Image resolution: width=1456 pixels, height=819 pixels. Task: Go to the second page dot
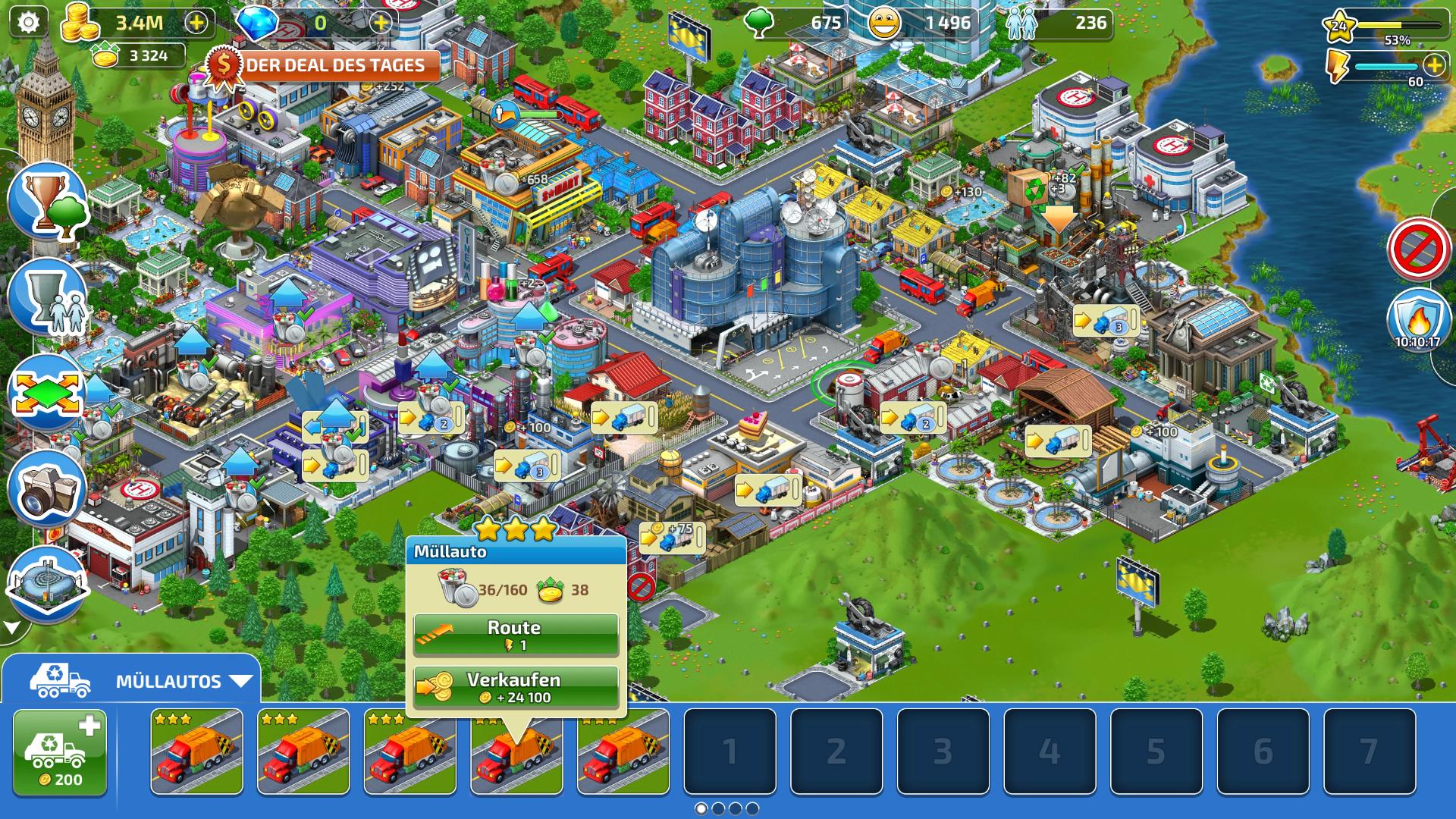point(718,808)
